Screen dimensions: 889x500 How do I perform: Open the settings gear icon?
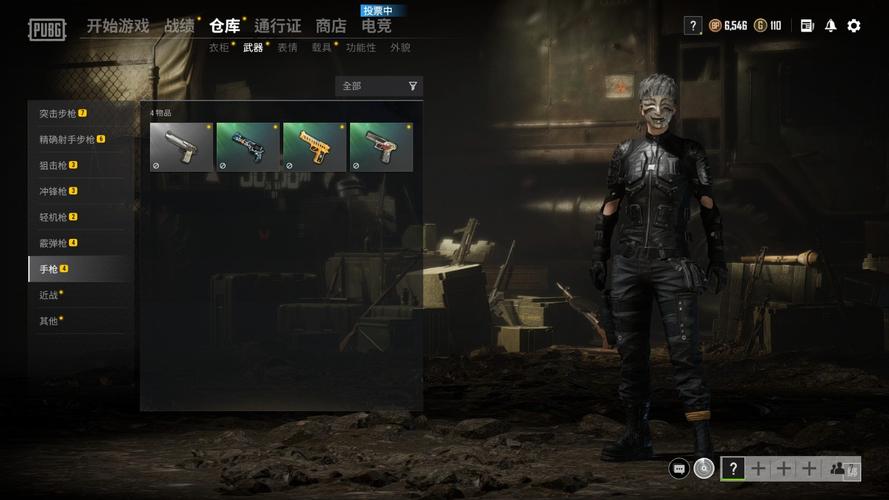coord(853,26)
